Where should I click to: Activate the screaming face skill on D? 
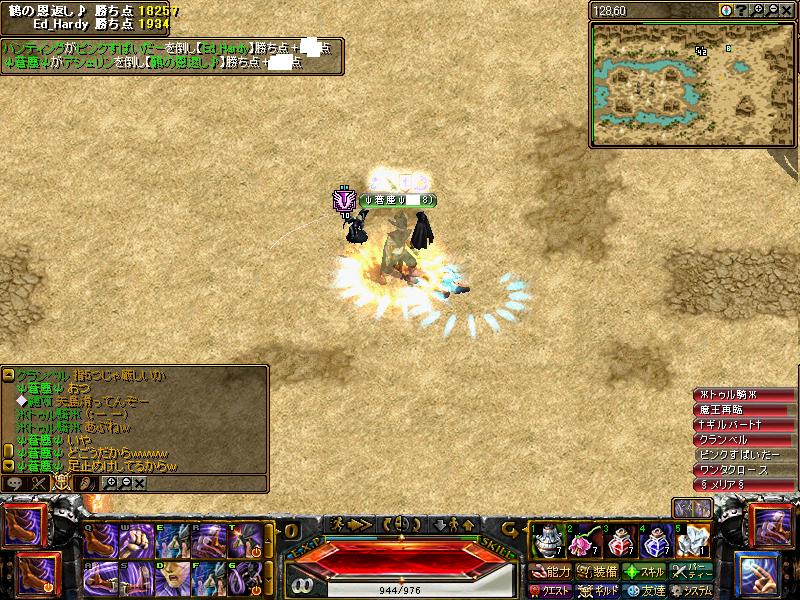[x=171, y=578]
